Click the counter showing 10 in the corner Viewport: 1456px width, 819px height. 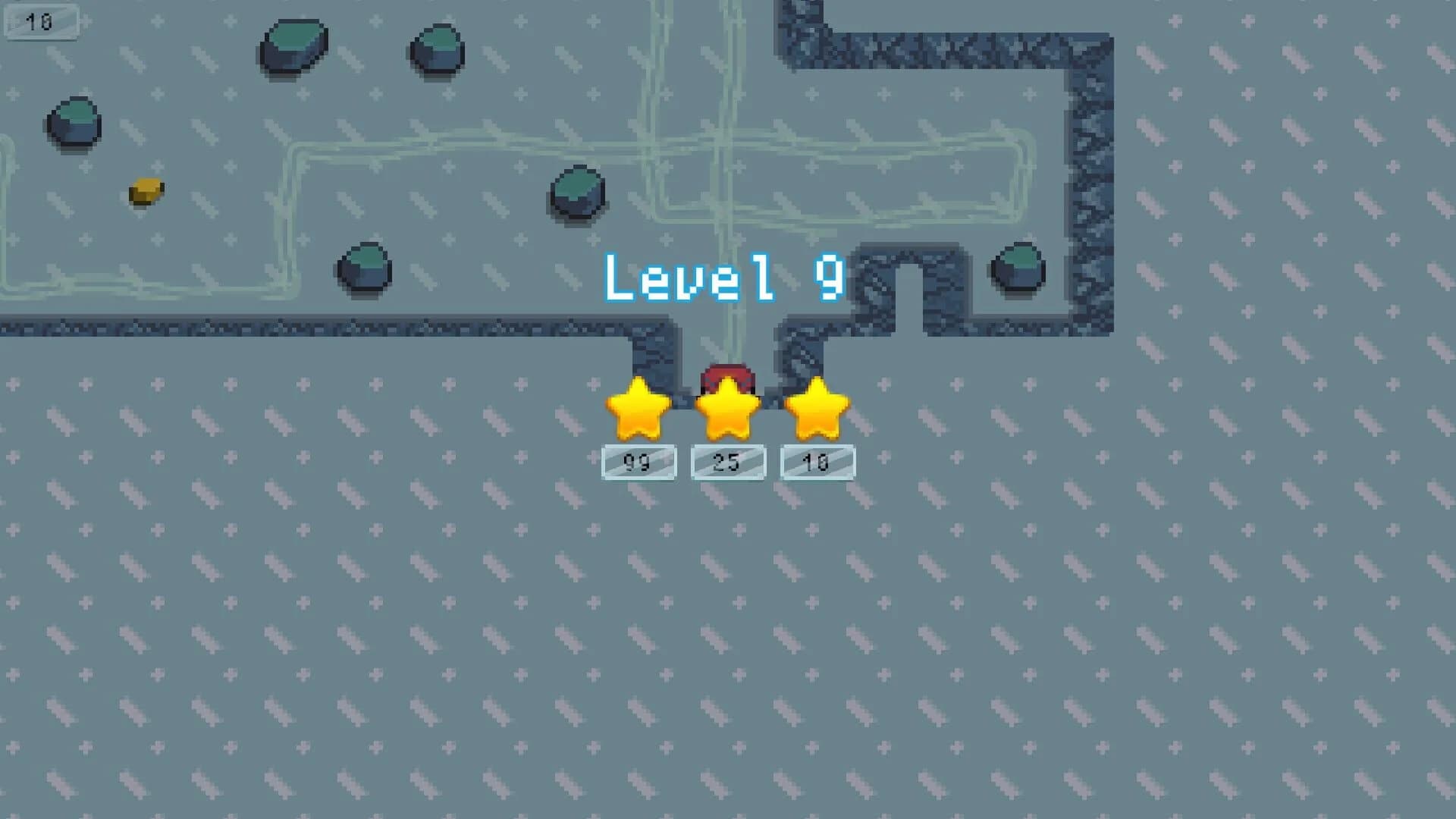tap(42, 22)
